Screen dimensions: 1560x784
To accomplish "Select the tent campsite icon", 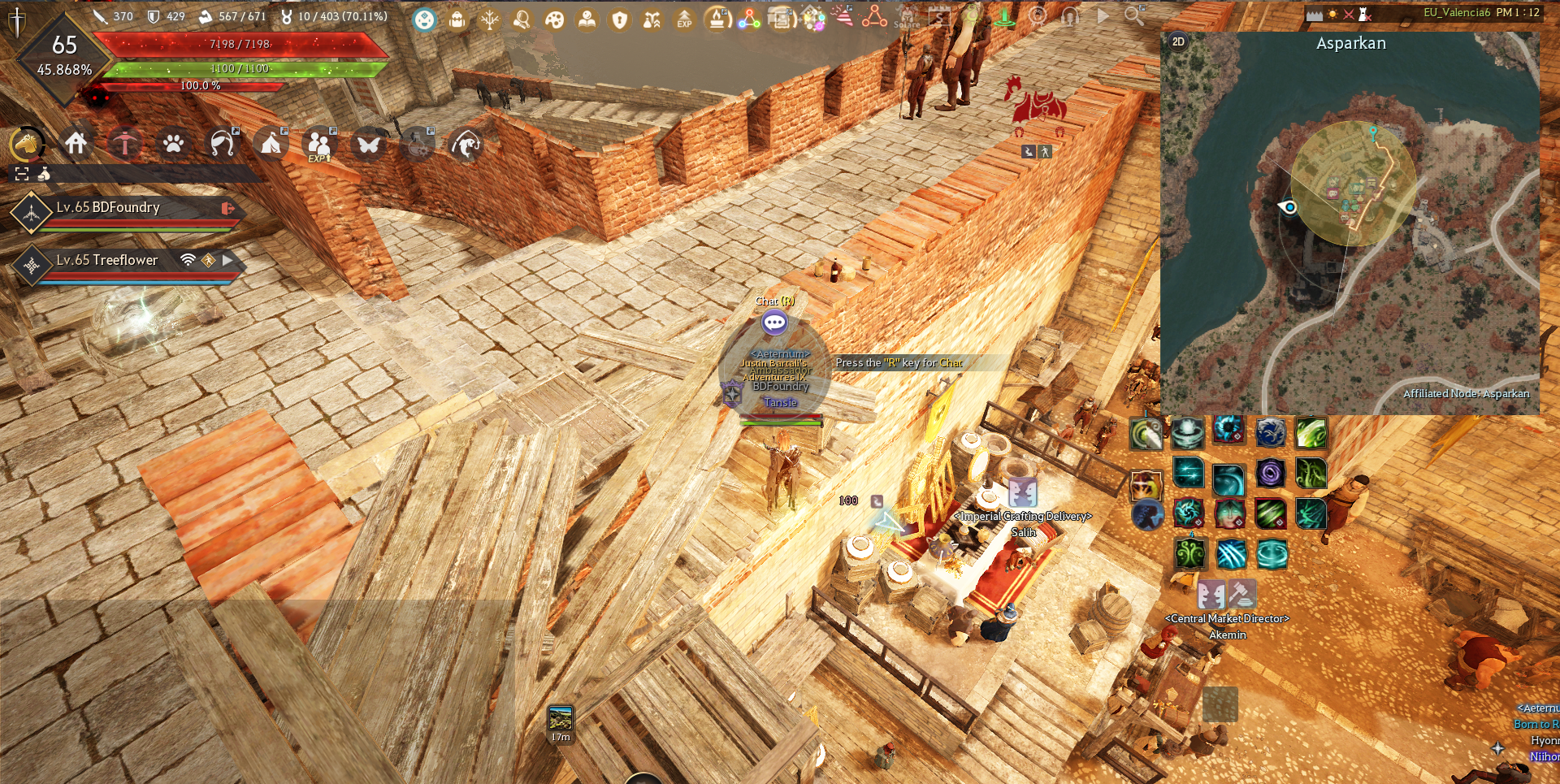I will [271, 144].
